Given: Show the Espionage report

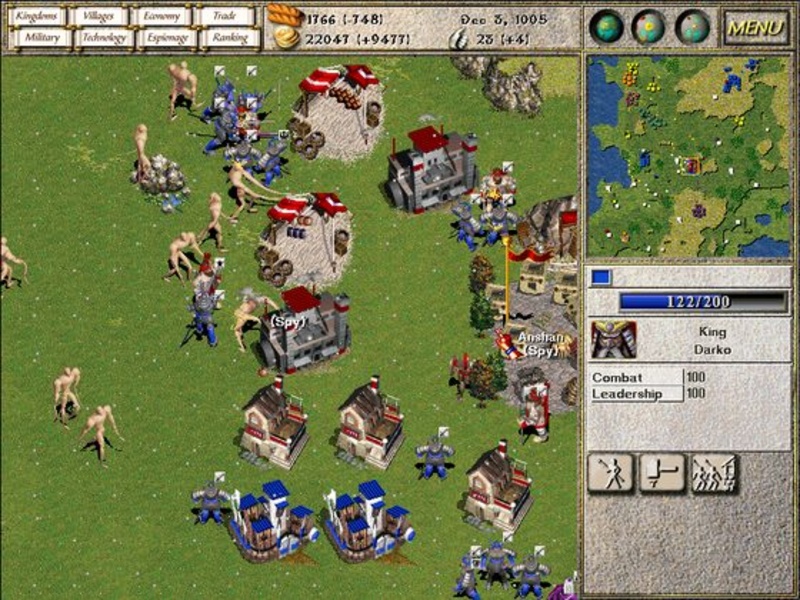Looking at the screenshot, I should (x=166, y=38).
